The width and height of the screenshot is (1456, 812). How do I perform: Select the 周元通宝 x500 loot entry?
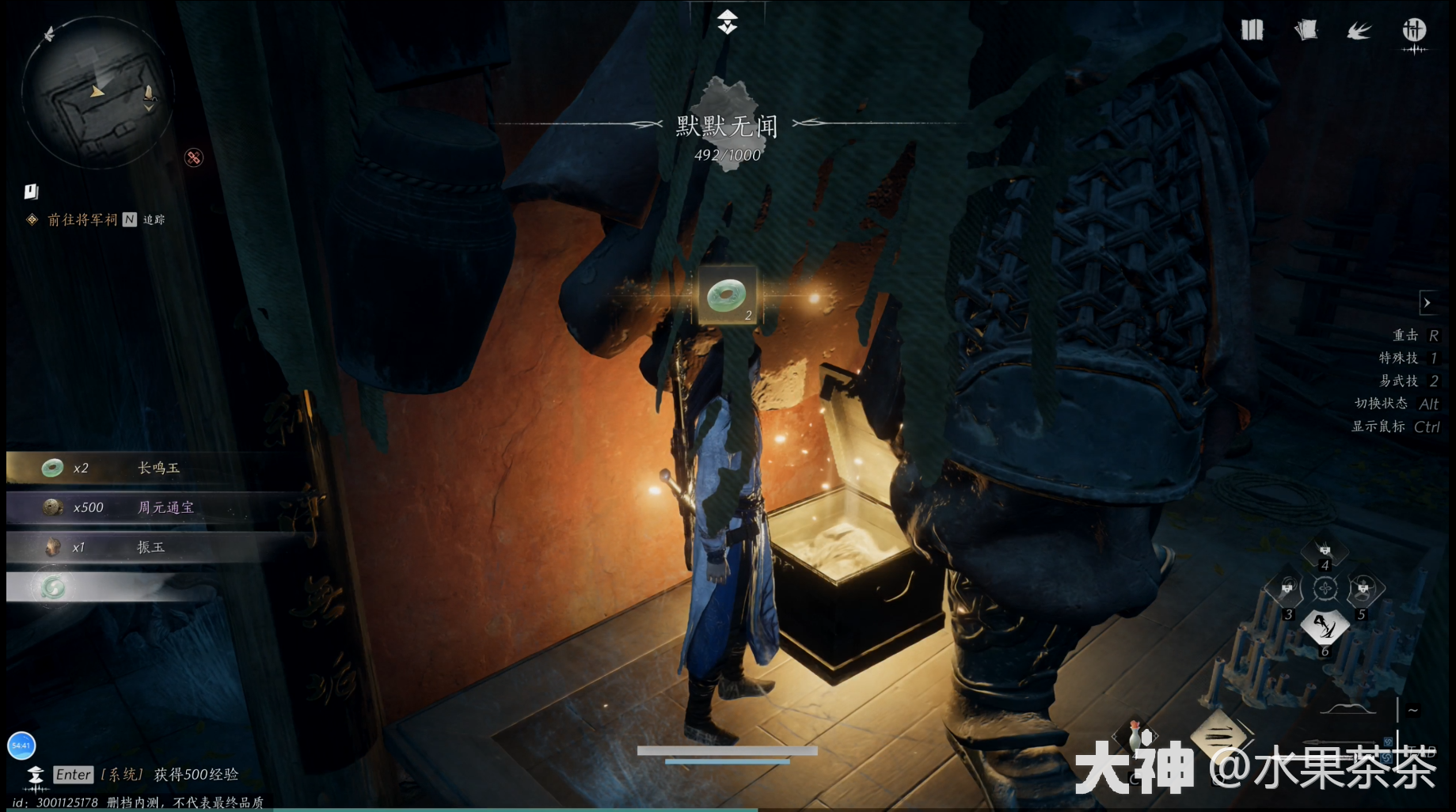point(158,507)
